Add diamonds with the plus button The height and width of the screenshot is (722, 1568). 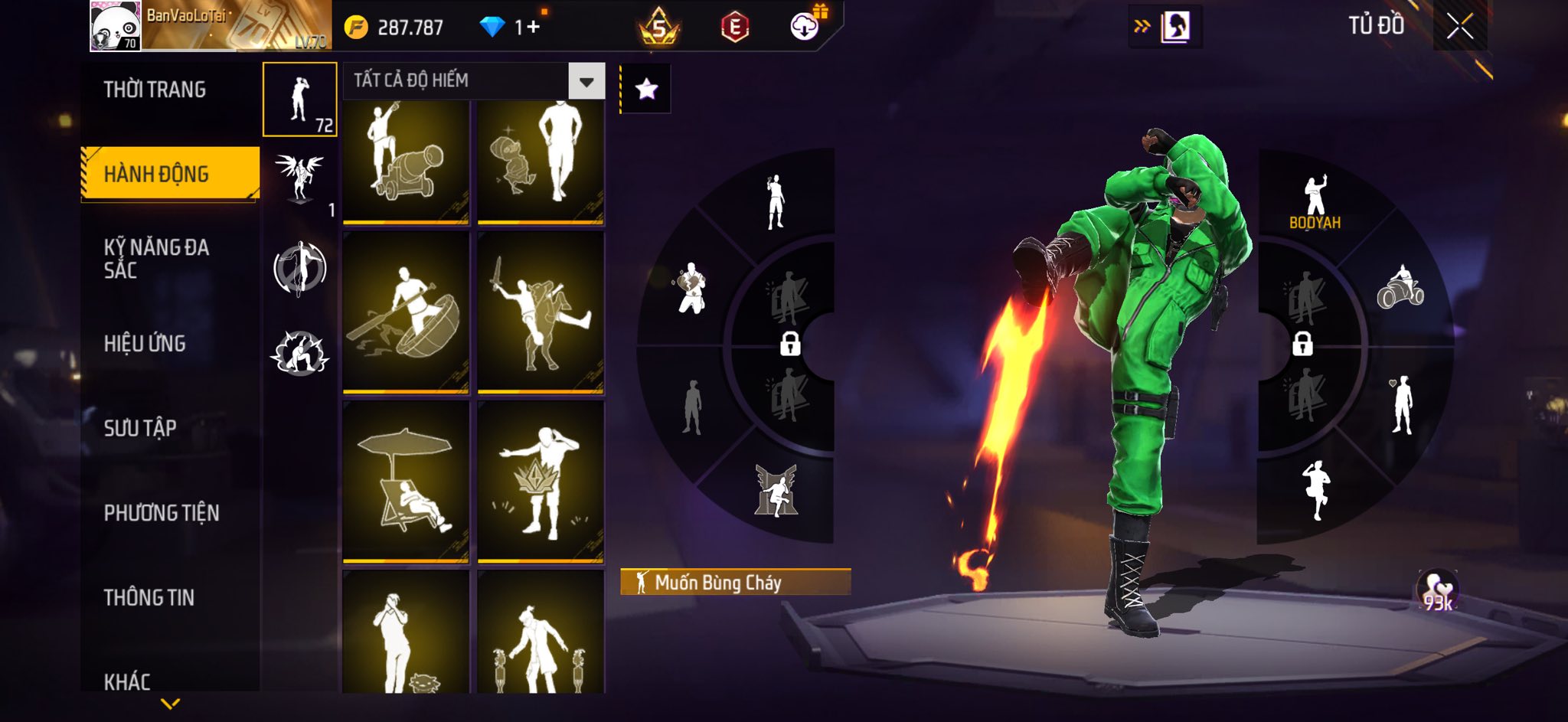(533, 28)
